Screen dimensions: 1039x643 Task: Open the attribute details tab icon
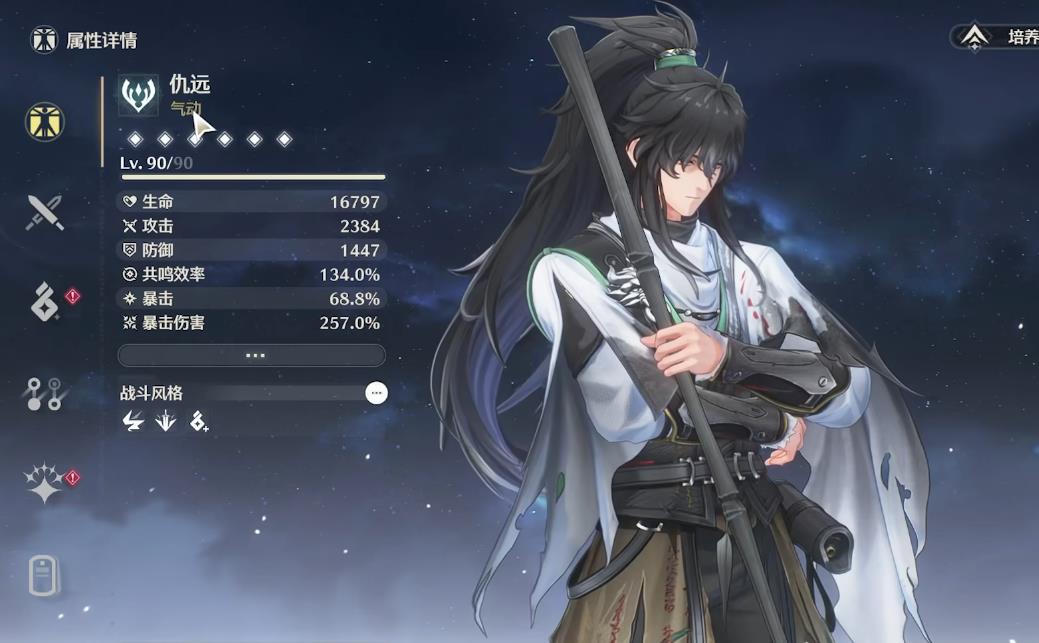(x=45, y=121)
